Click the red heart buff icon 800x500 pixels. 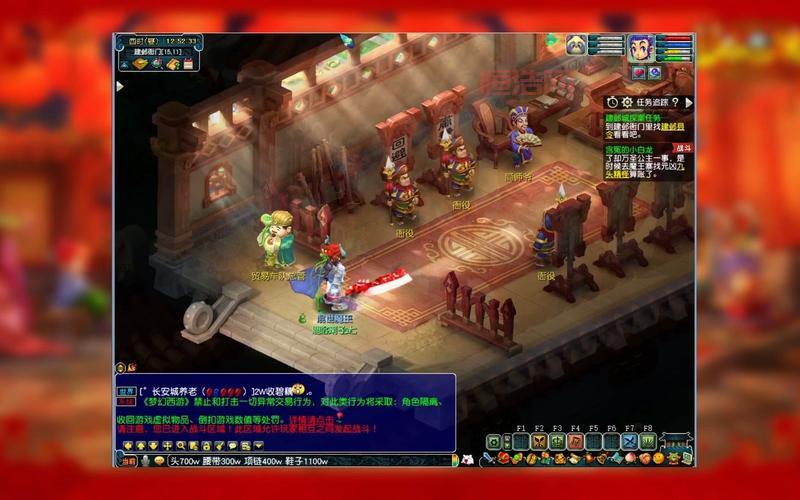638,72
